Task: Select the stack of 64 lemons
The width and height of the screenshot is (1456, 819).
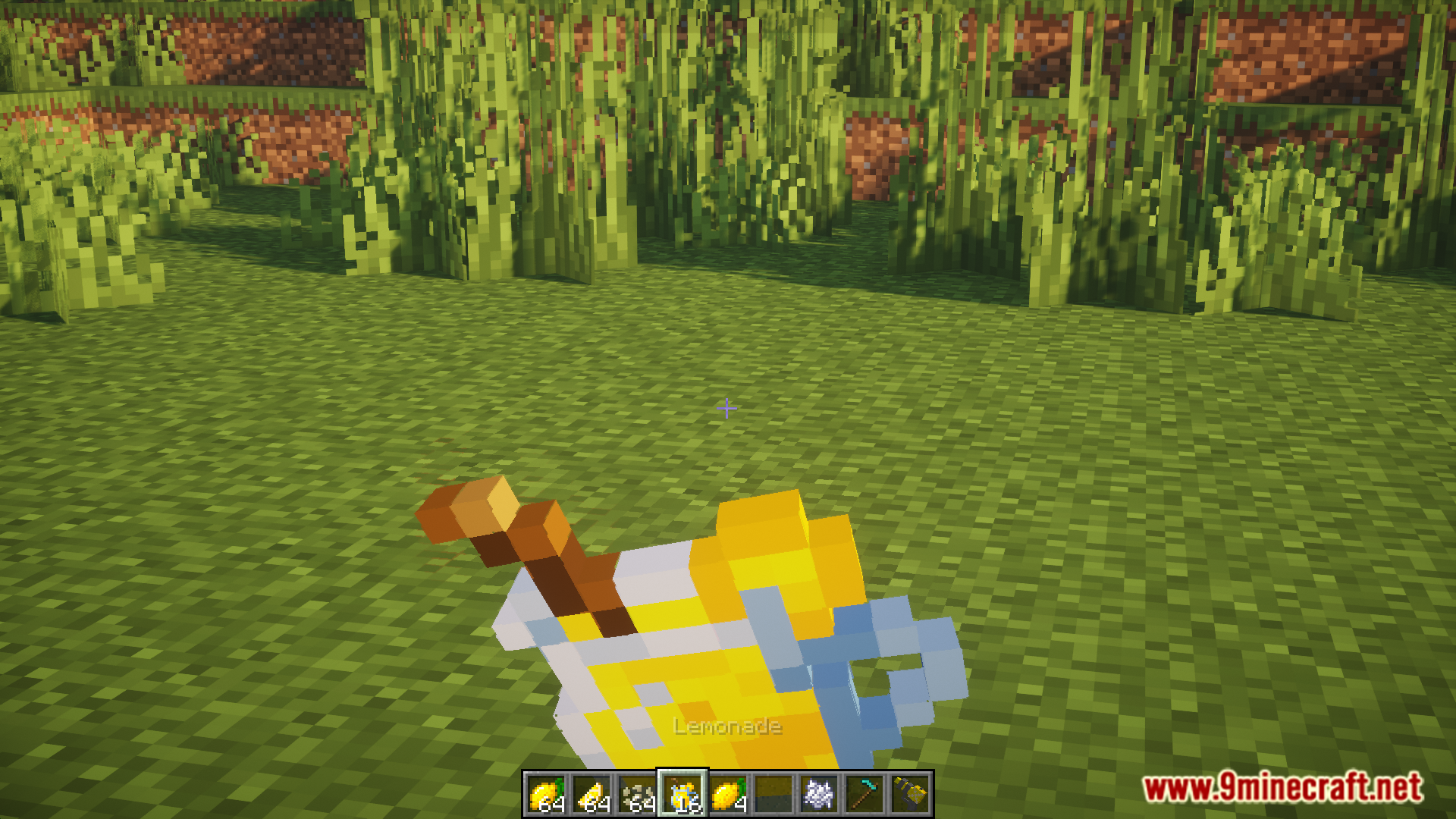Action: [x=546, y=794]
